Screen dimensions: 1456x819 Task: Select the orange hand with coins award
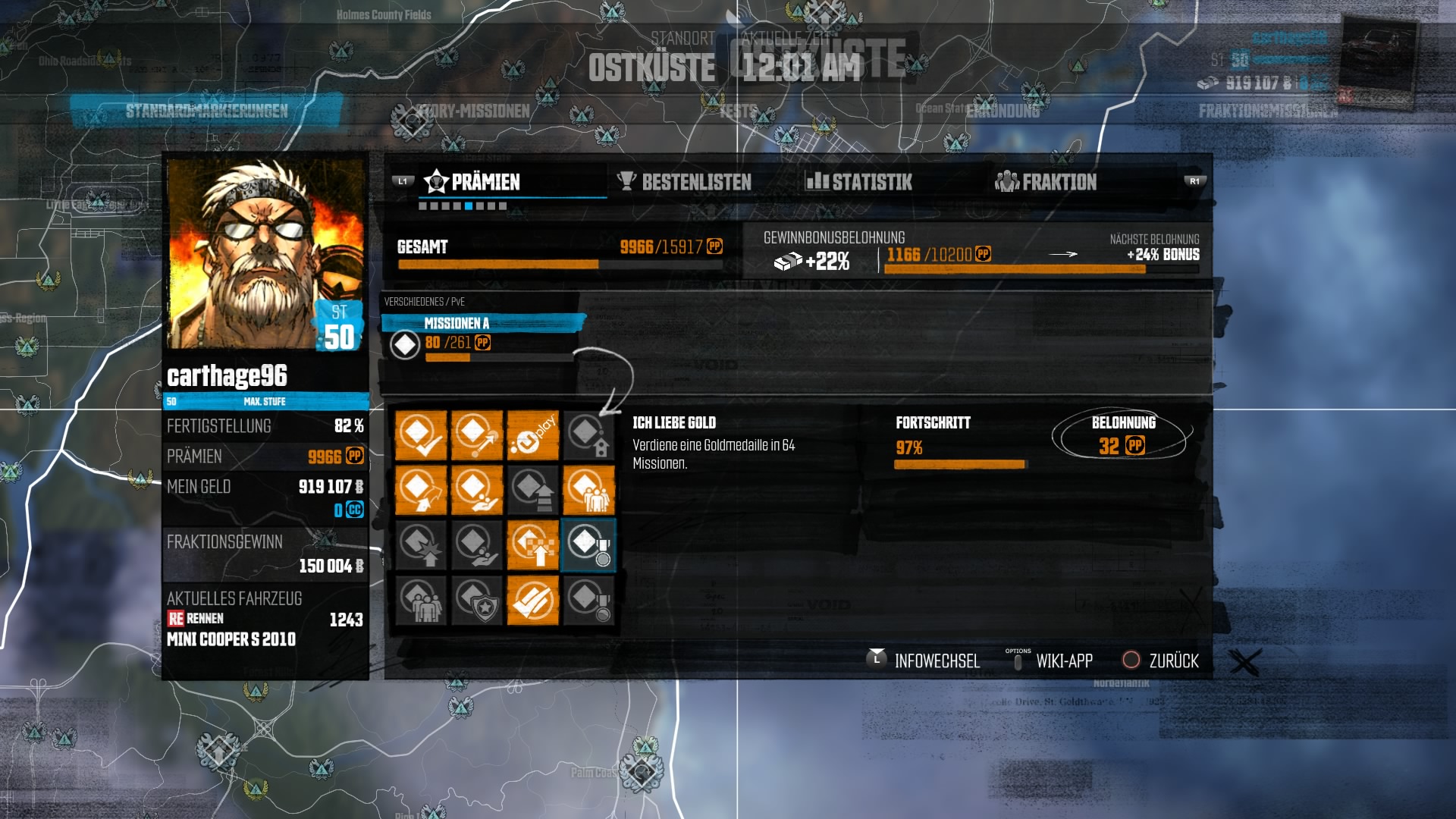click(477, 490)
